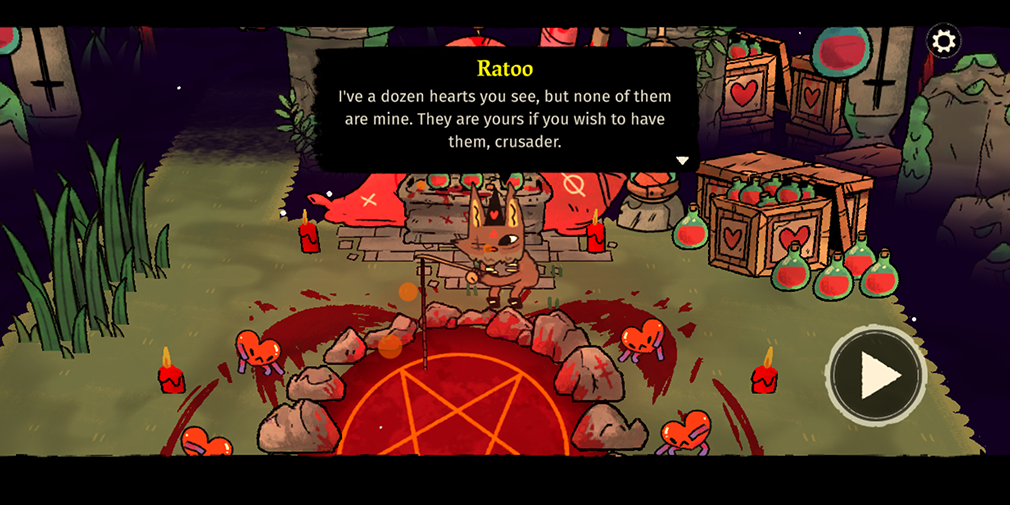Open the settings gear menu
This screenshot has height=505, width=1010.
pos(943,41)
